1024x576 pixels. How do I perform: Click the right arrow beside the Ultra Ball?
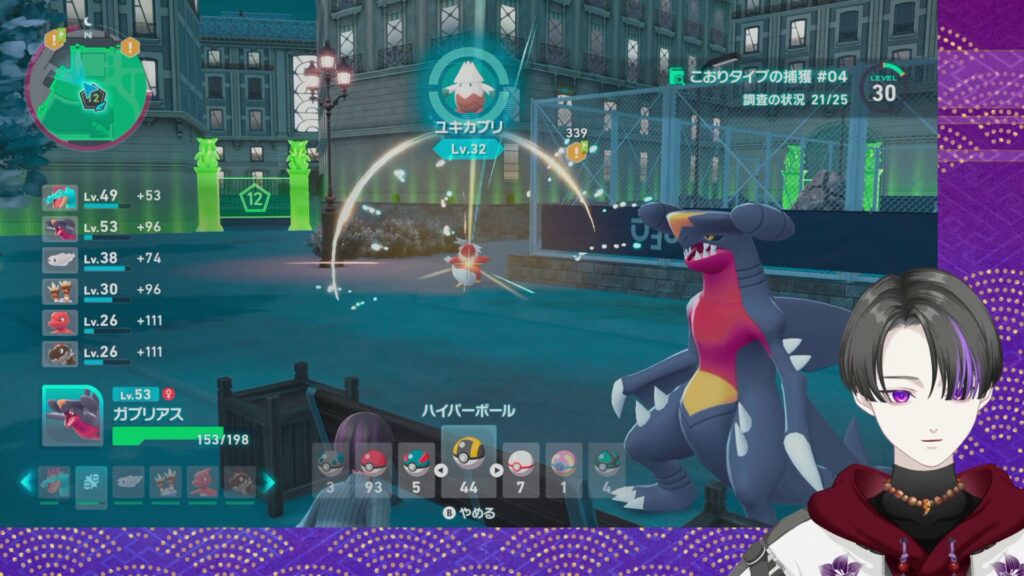495,469
